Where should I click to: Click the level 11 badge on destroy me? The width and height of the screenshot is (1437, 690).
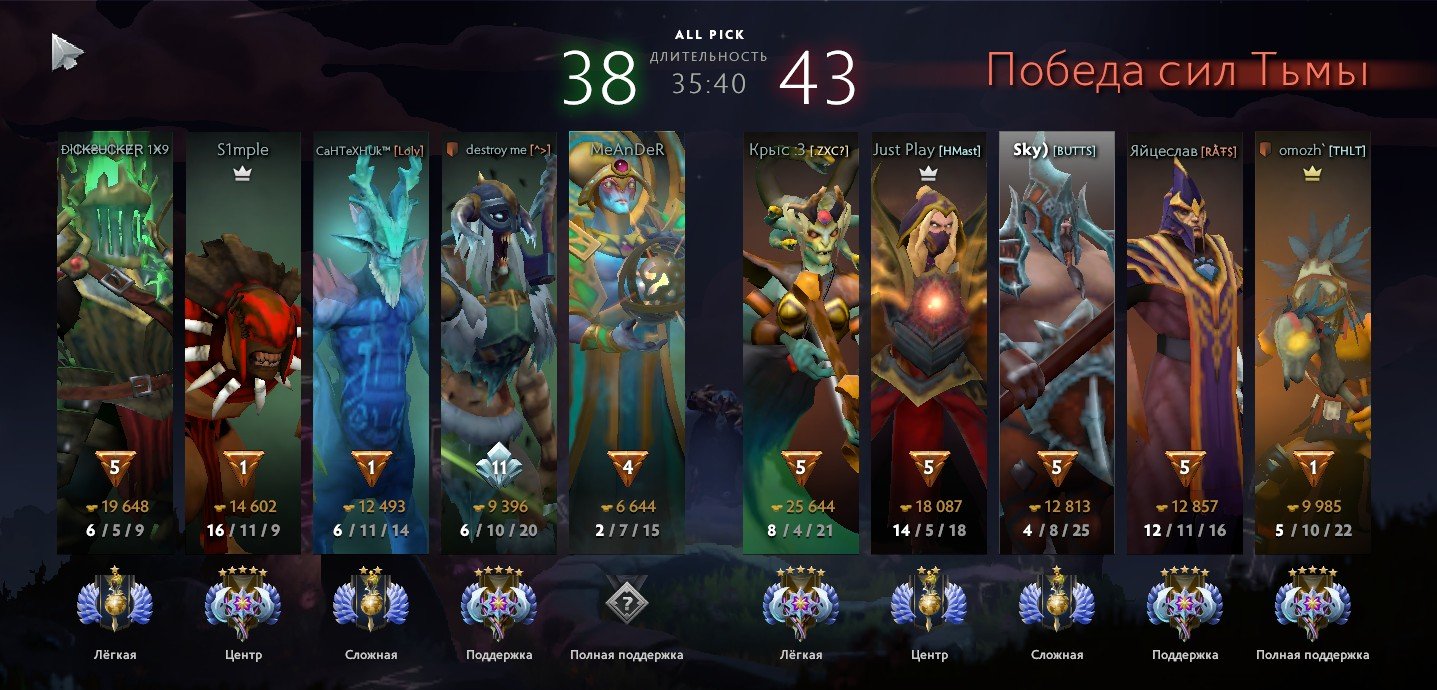coord(499,466)
